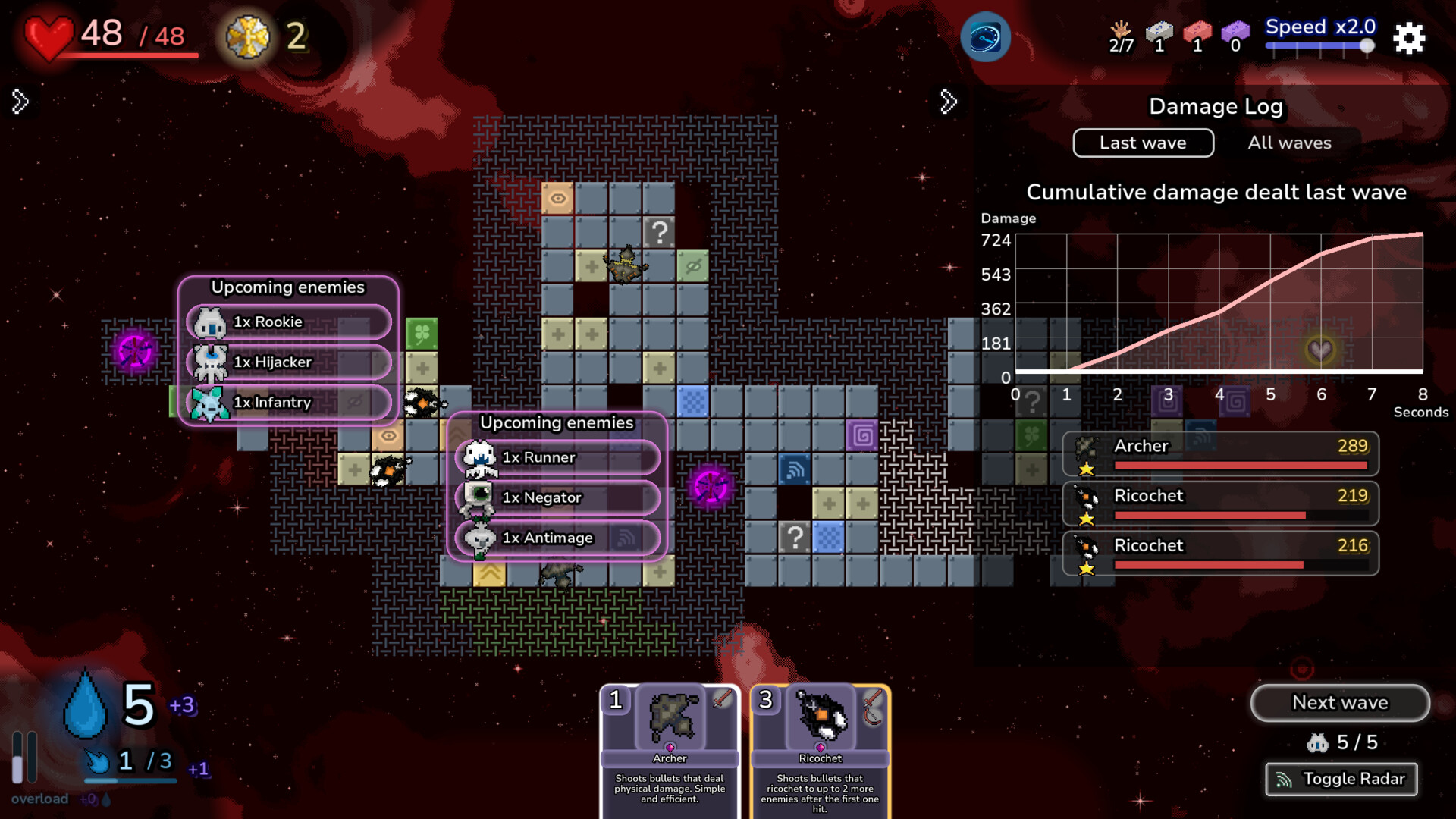Adjust the game speed slider
Viewport: 1456px width, 819px height.
click(x=1367, y=45)
